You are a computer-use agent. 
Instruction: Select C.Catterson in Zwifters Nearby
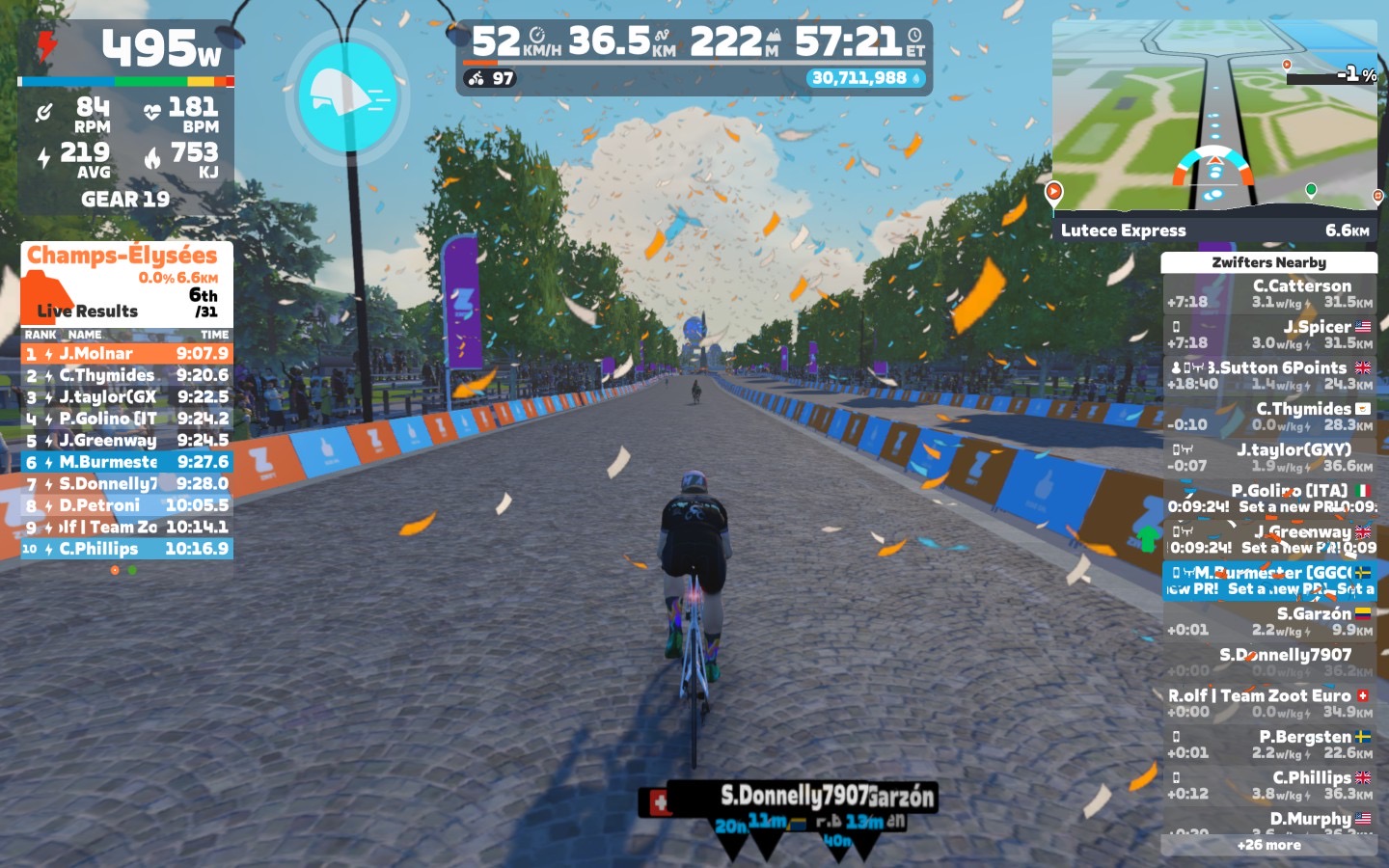[1269, 293]
